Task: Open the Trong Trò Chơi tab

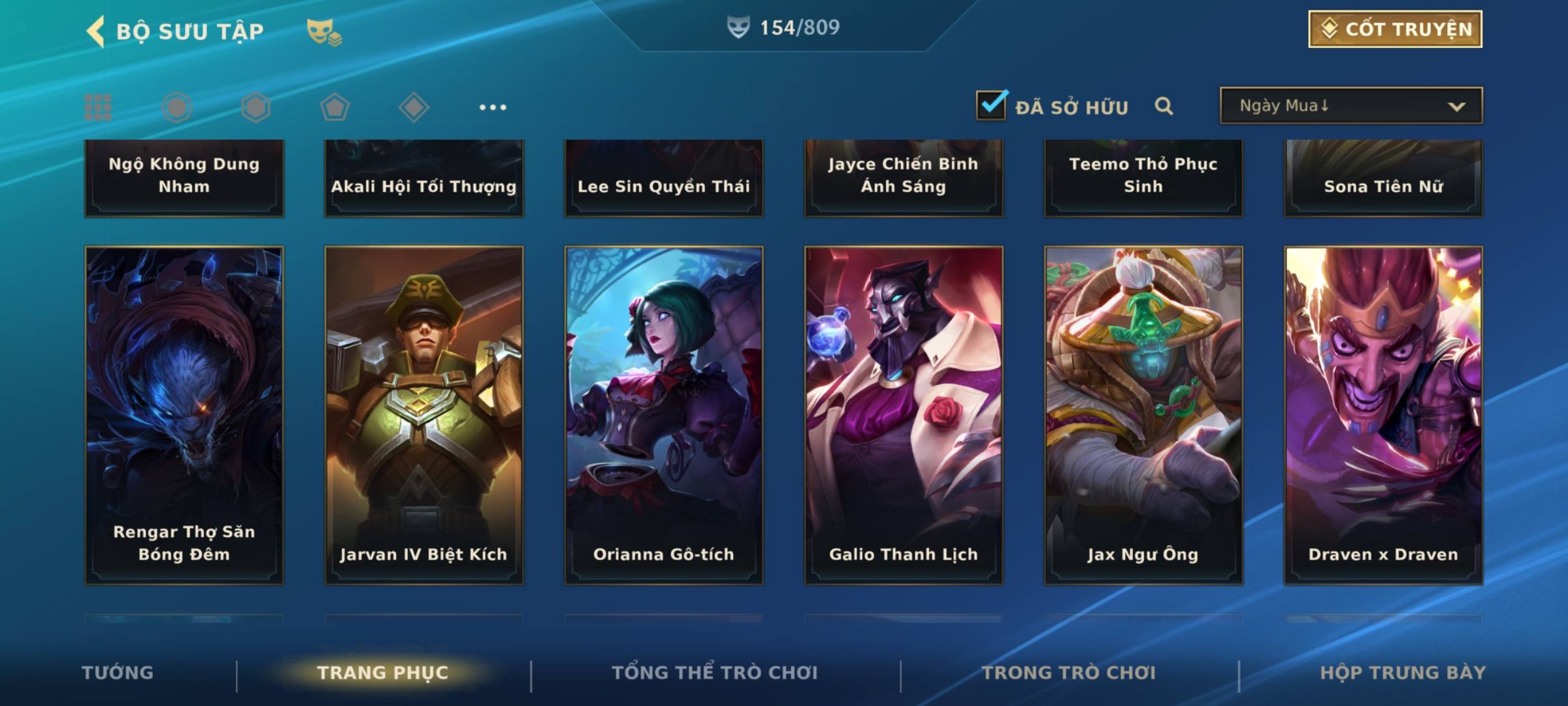Action: [1069, 673]
